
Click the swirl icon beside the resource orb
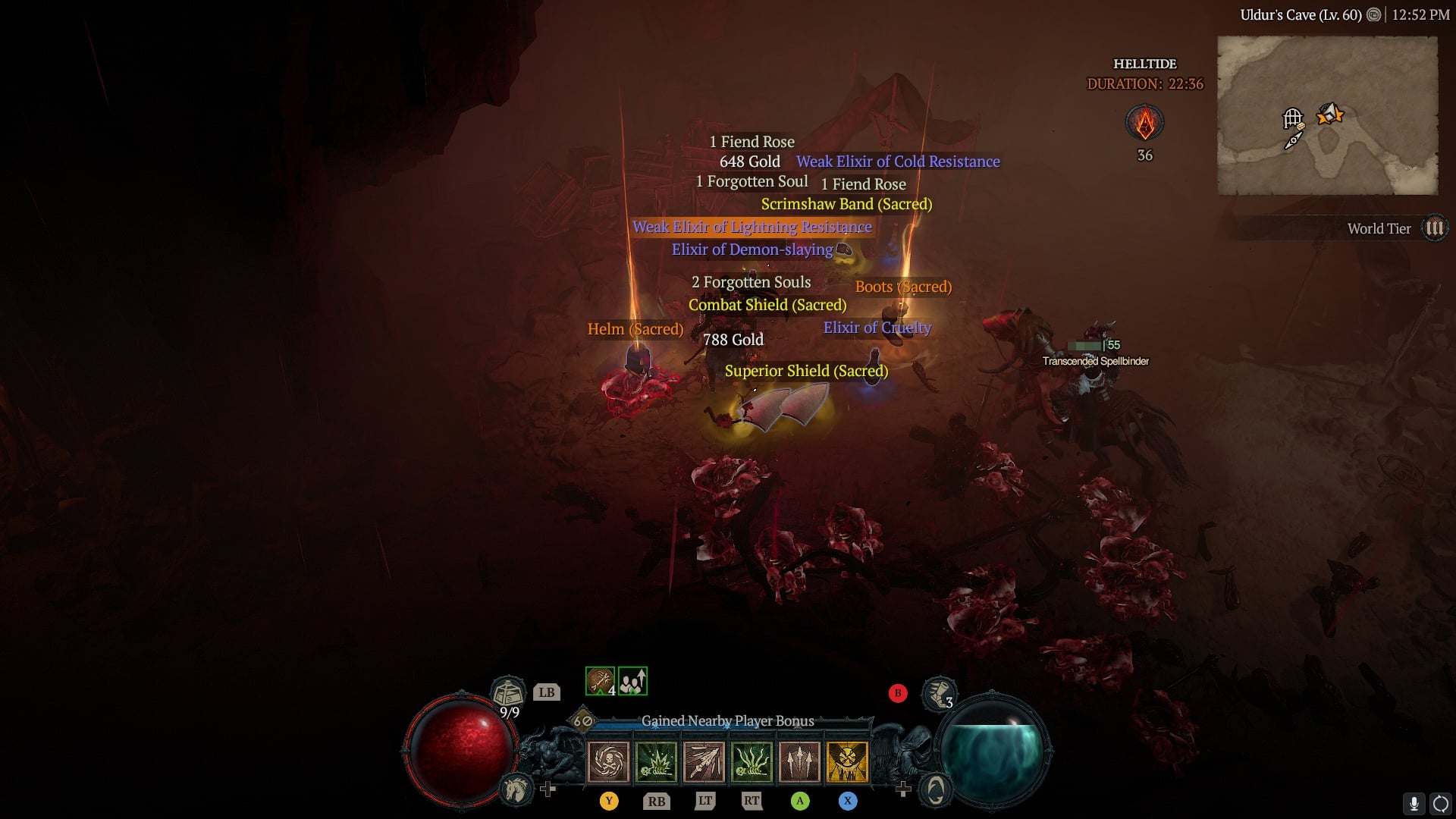point(936,790)
